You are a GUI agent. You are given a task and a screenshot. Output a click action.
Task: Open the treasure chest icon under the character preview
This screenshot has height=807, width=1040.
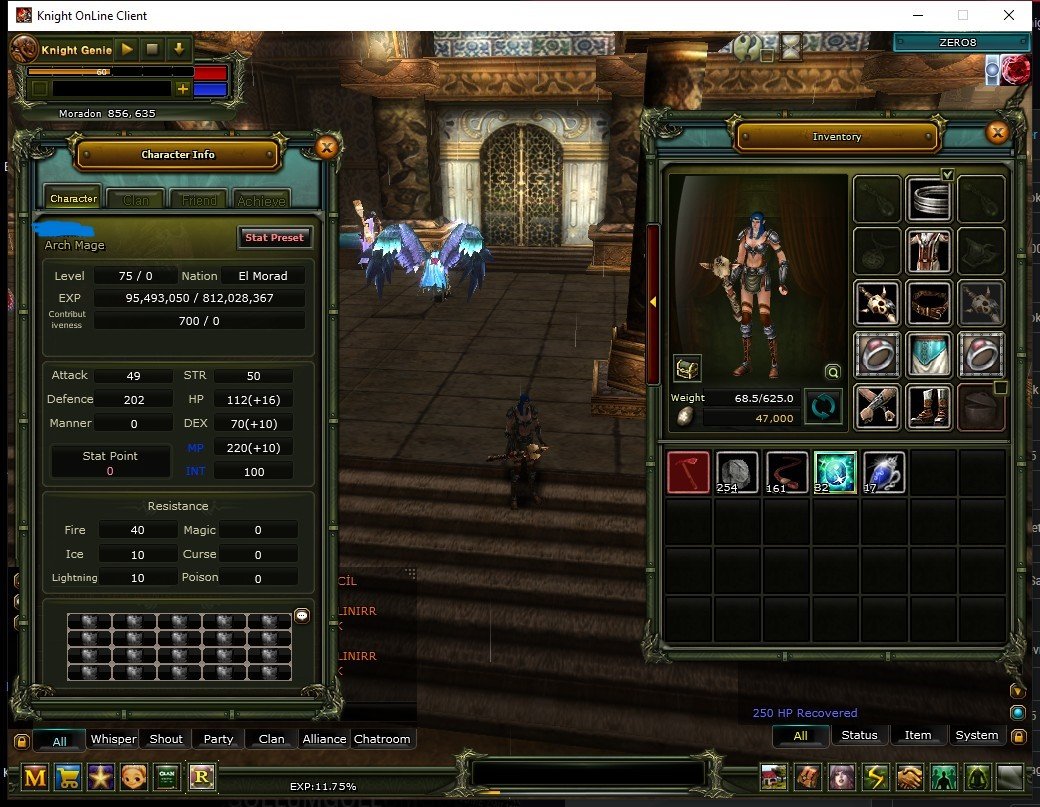click(687, 368)
